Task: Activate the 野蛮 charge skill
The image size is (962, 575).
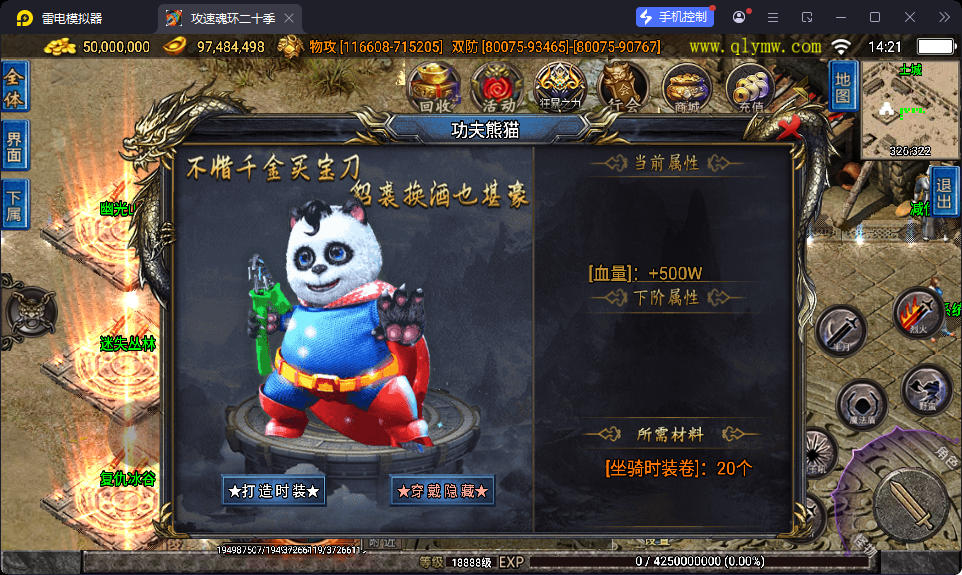Action: pyautogui.click(x=926, y=390)
